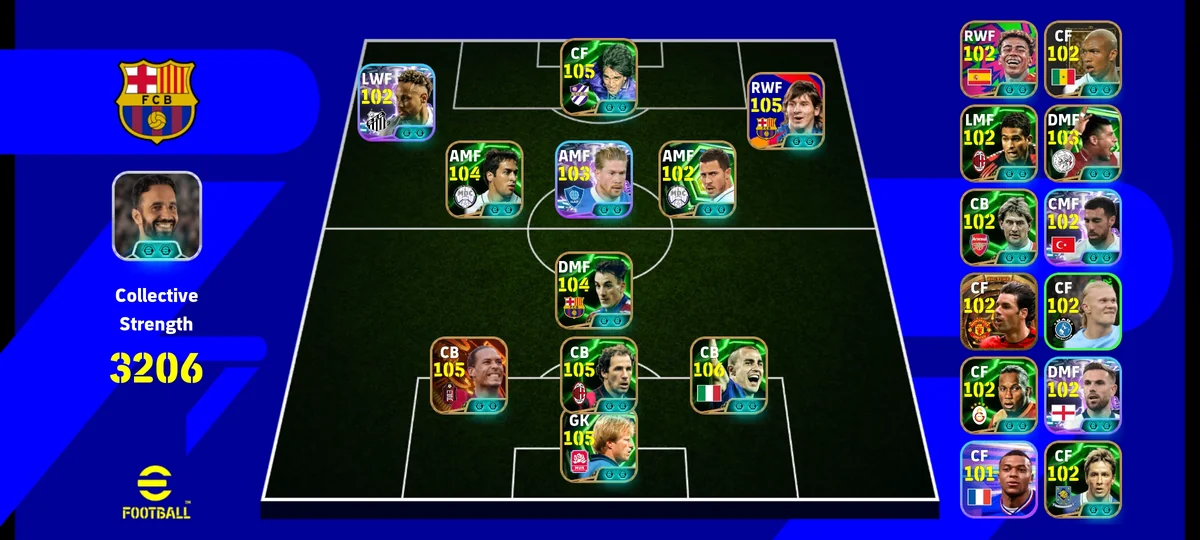
Task: Open the manager portrait card
Action: 157,216
